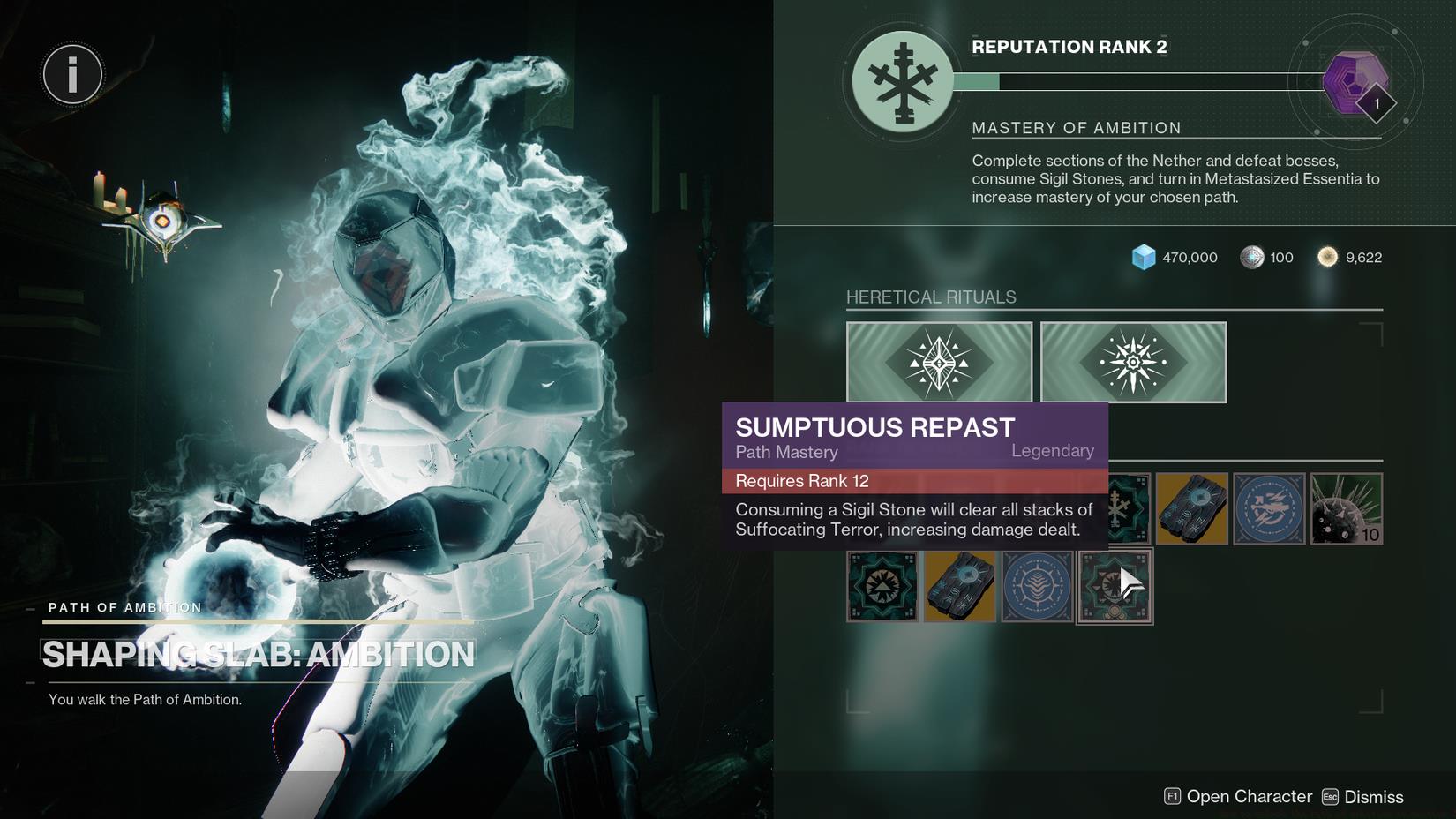Select the hovered Sumptuous Repast upgrade
This screenshot has height=819, width=1456.
tap(1114, 586)
